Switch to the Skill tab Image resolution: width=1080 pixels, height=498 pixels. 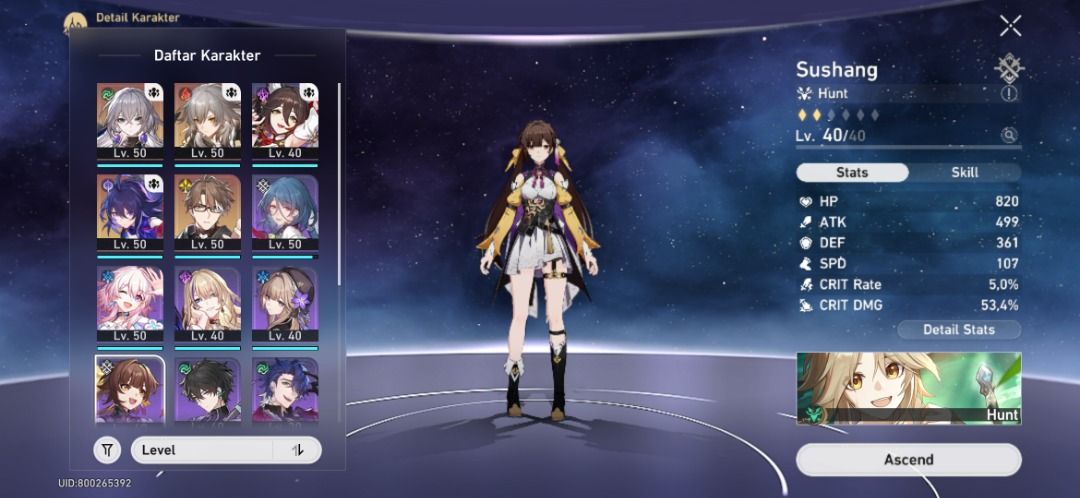tap(964, 172)
